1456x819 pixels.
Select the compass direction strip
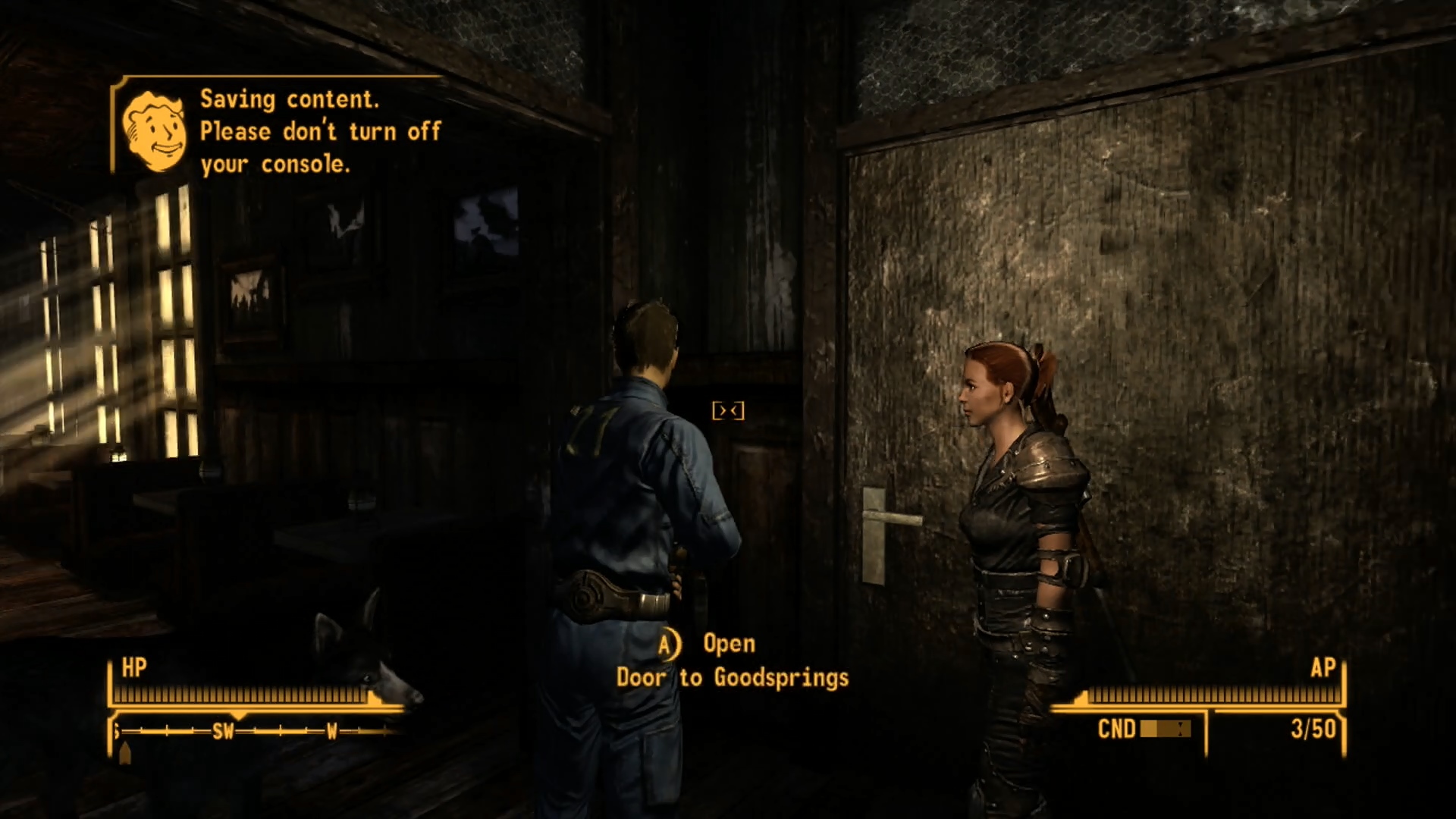(x=256, y=731)
